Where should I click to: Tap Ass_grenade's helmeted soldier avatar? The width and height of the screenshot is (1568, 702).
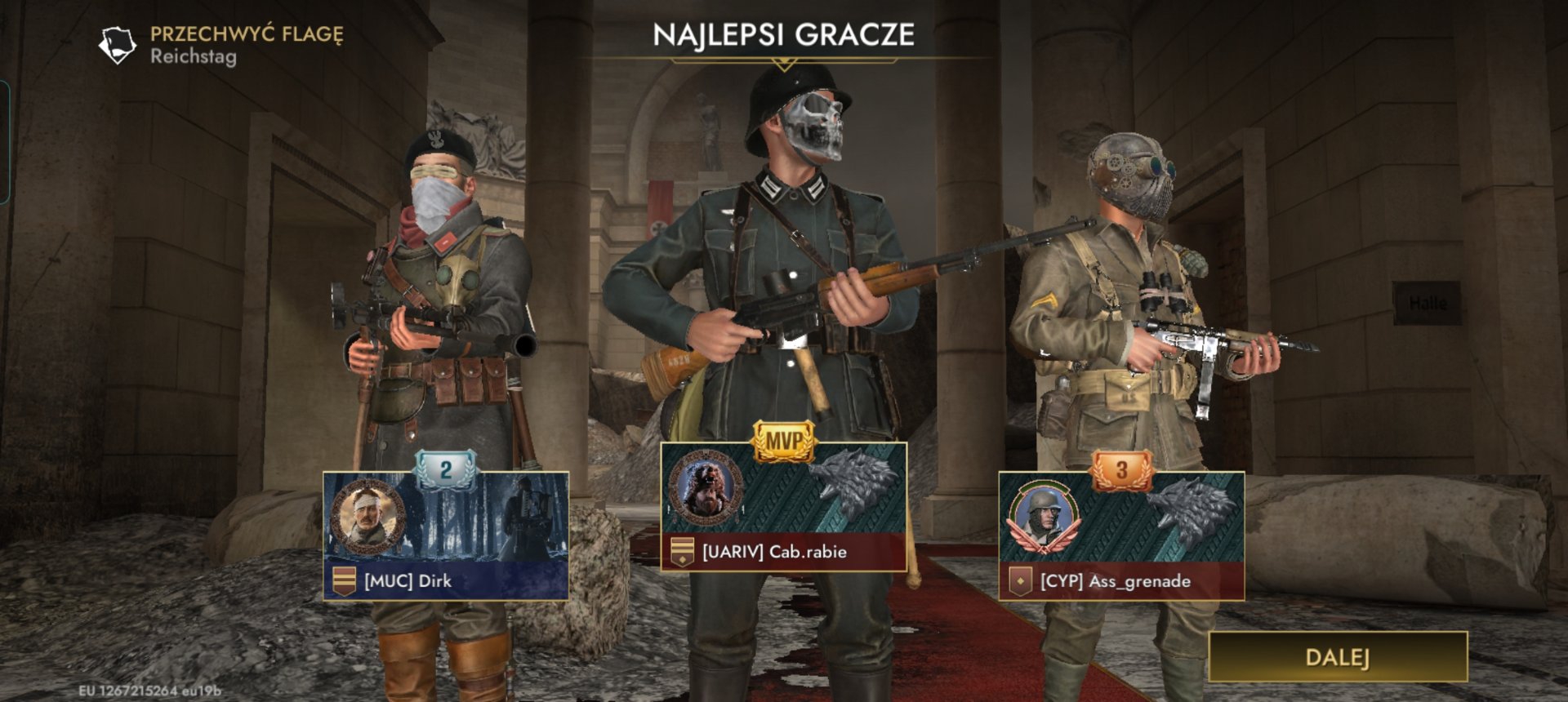coord(1044,516)
